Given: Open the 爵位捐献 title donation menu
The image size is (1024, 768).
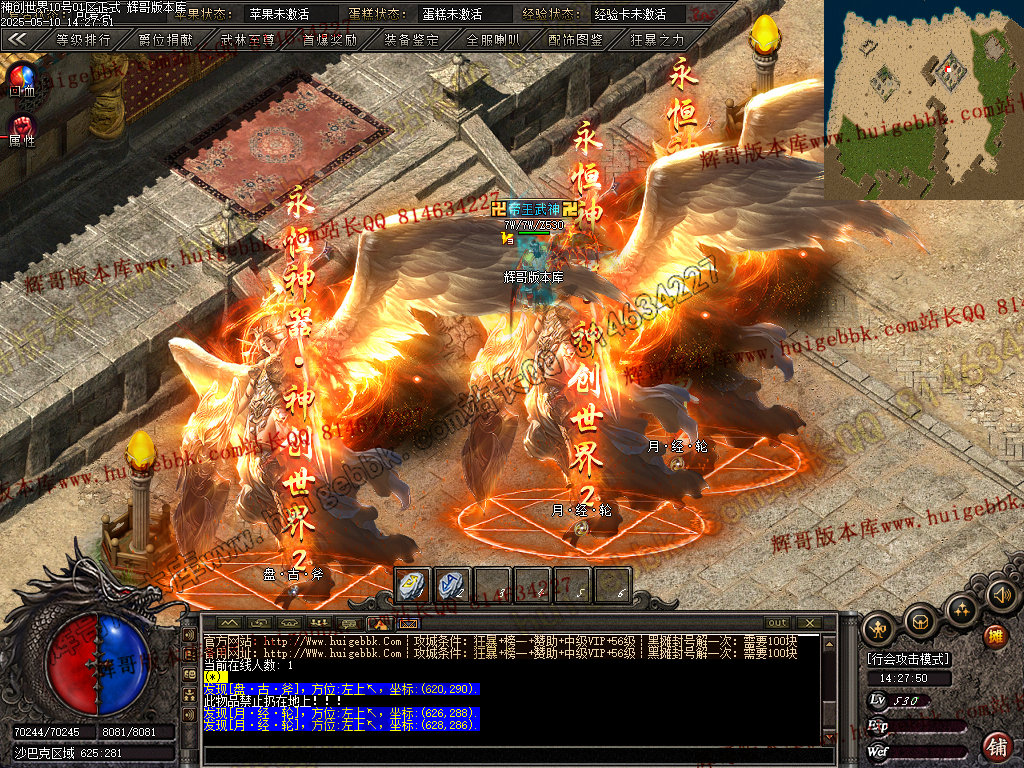Looking at the screenshot, I should click(166, 40).
